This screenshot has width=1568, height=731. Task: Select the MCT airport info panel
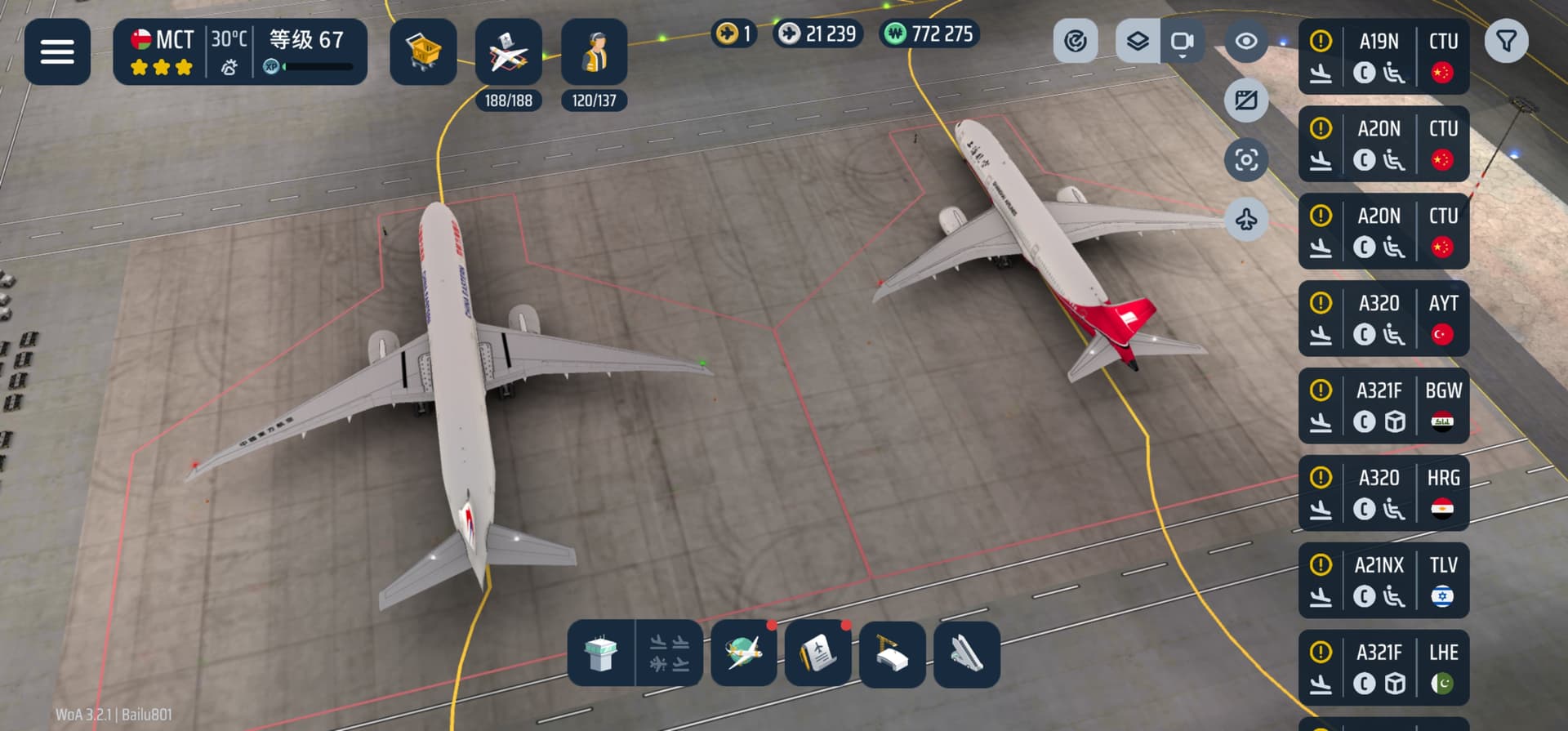pos(240,52)
